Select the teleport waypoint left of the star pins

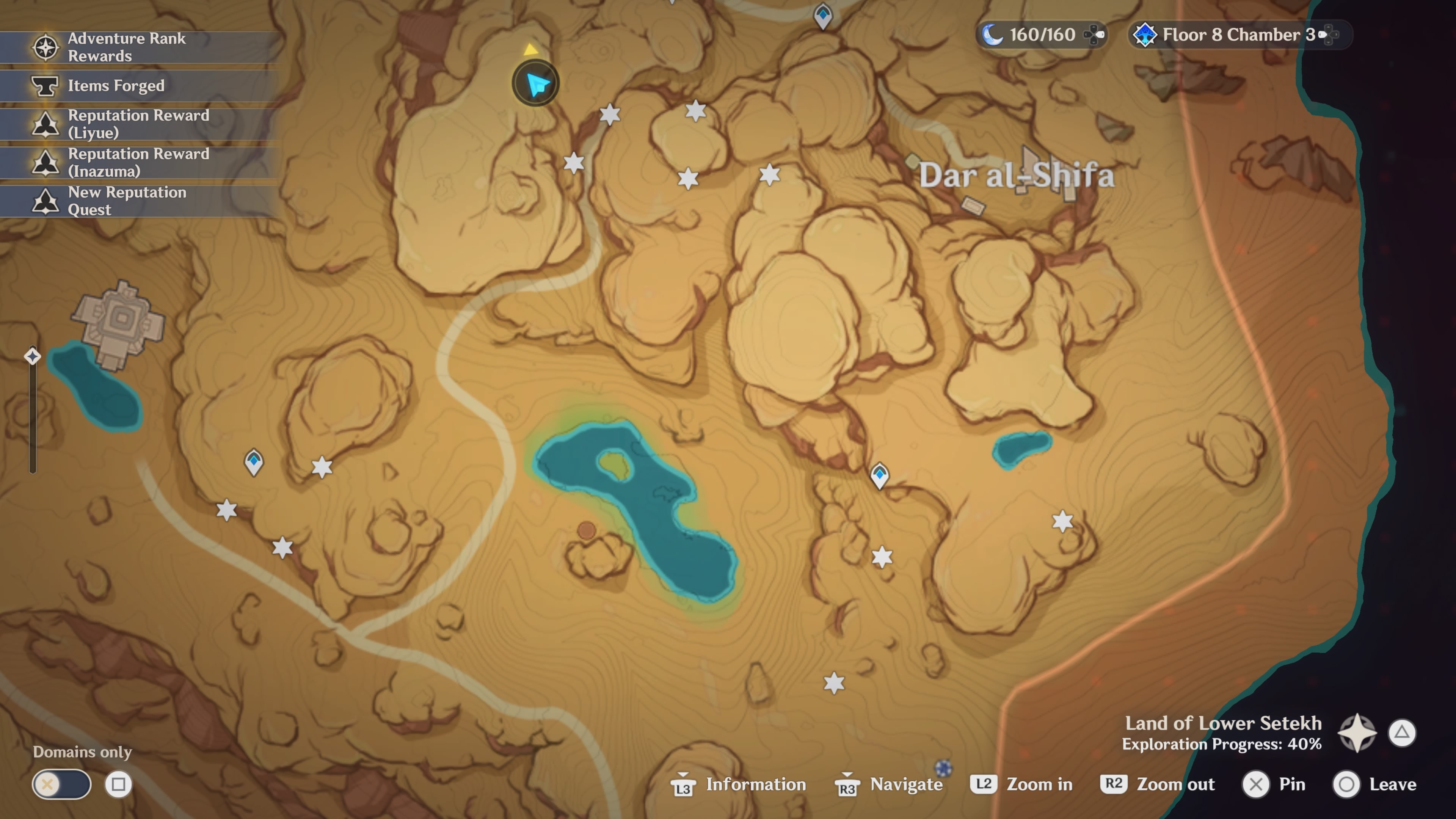click(x=254, y=462)
